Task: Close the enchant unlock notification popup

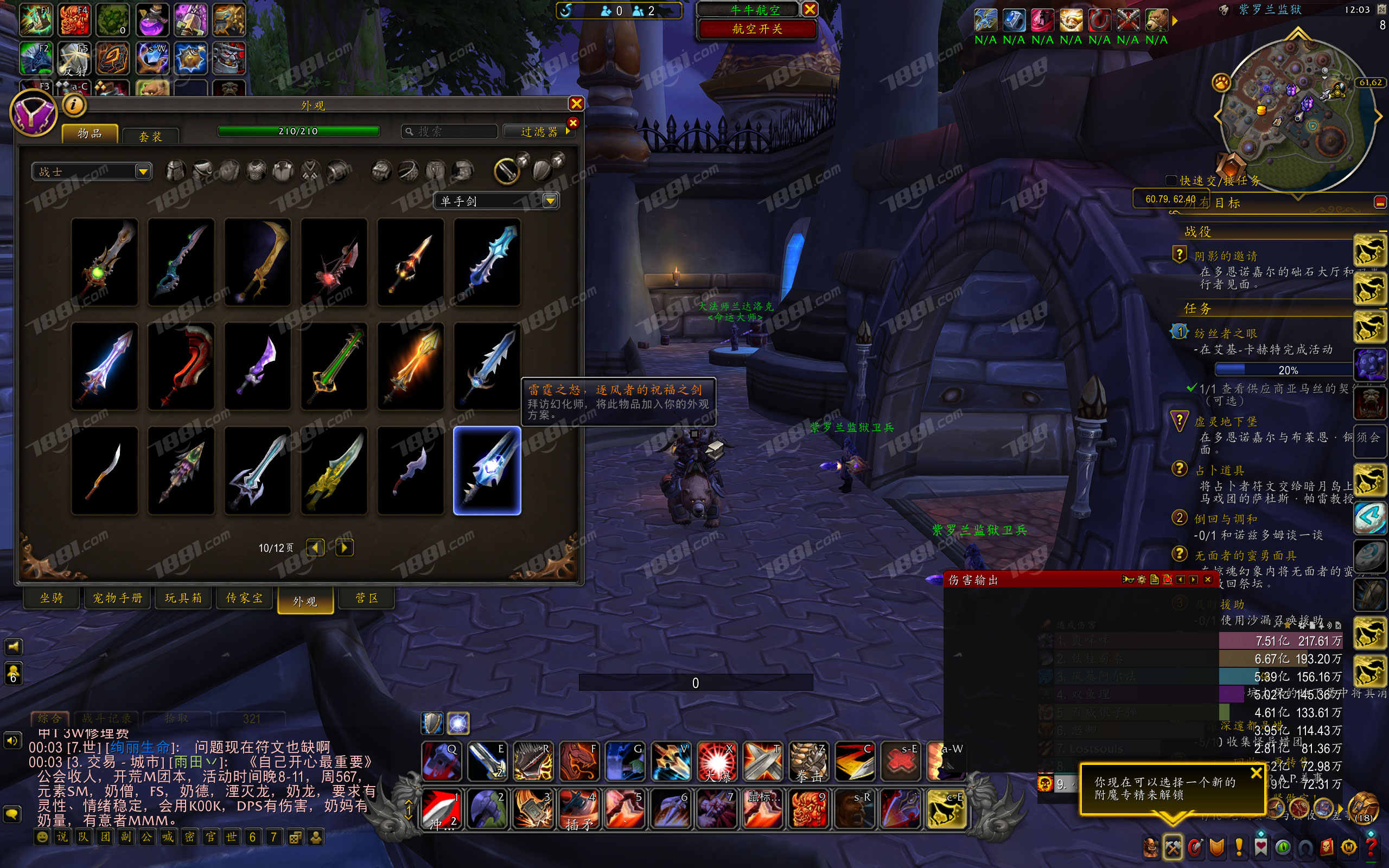Action: [1256, 773]
